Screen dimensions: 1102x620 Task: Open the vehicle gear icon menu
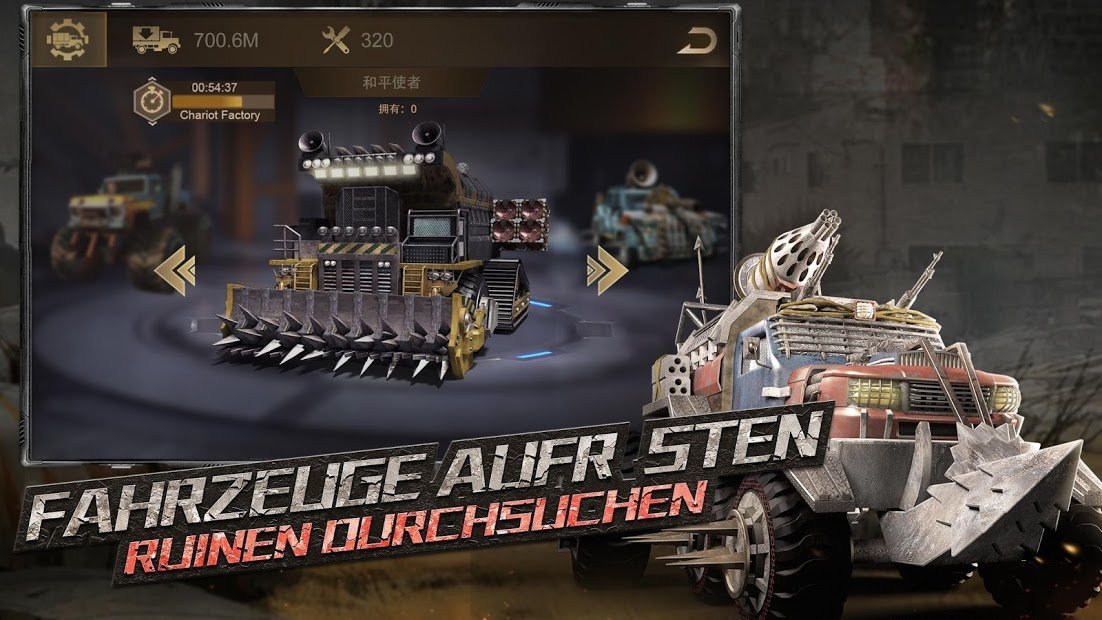coord(68,40)
